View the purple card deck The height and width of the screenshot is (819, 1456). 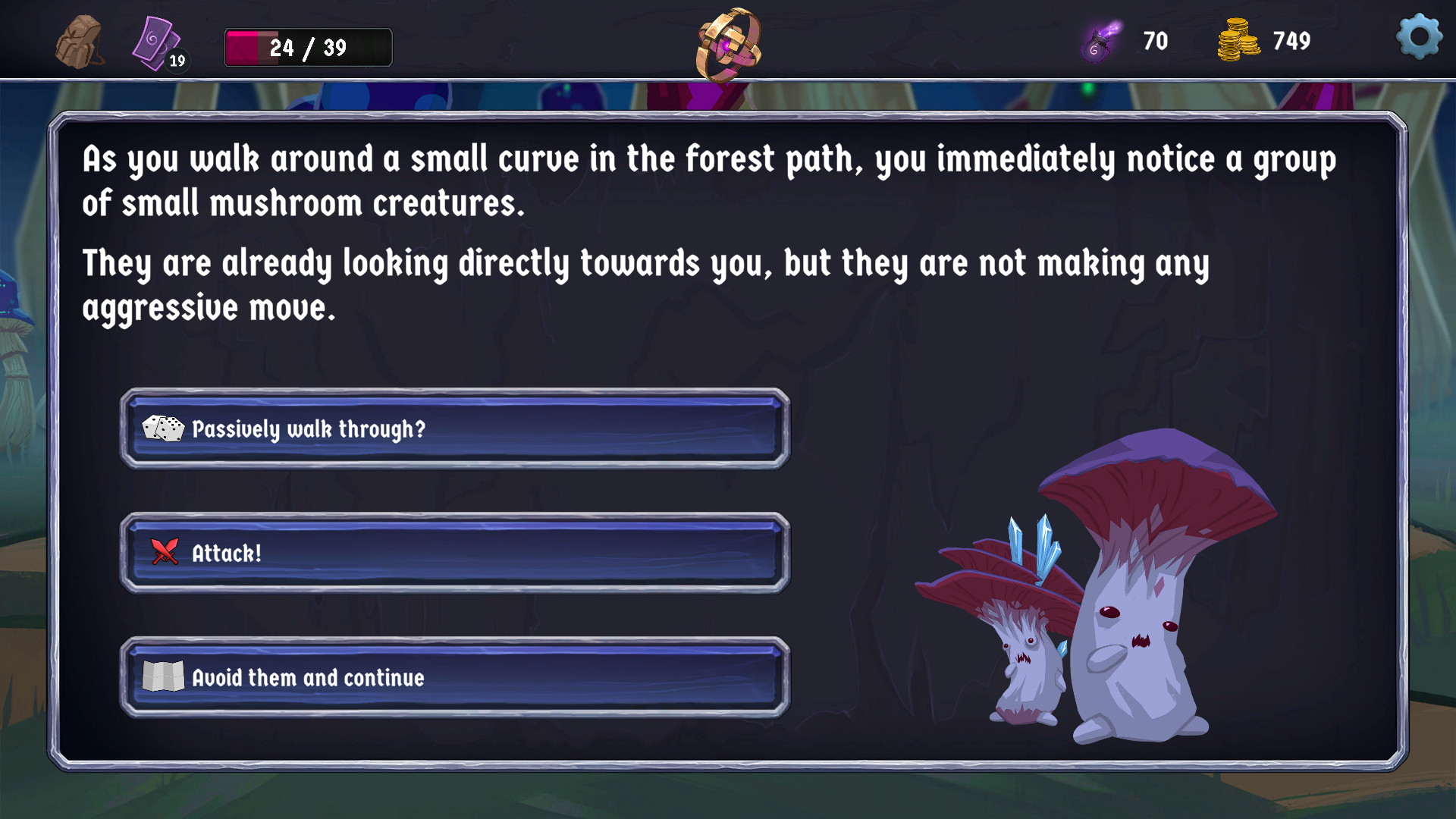(157, 44)
